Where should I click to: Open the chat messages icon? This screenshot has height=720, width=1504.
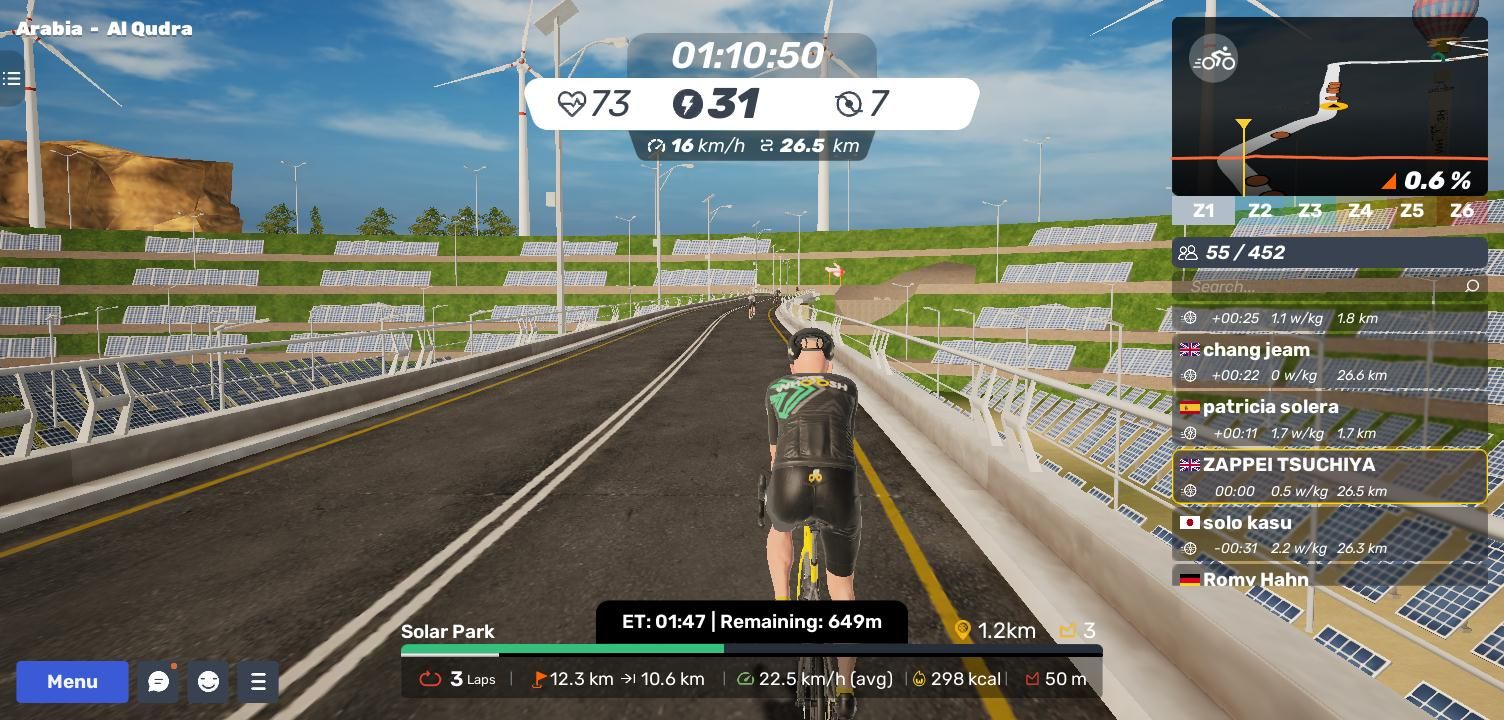158,682
